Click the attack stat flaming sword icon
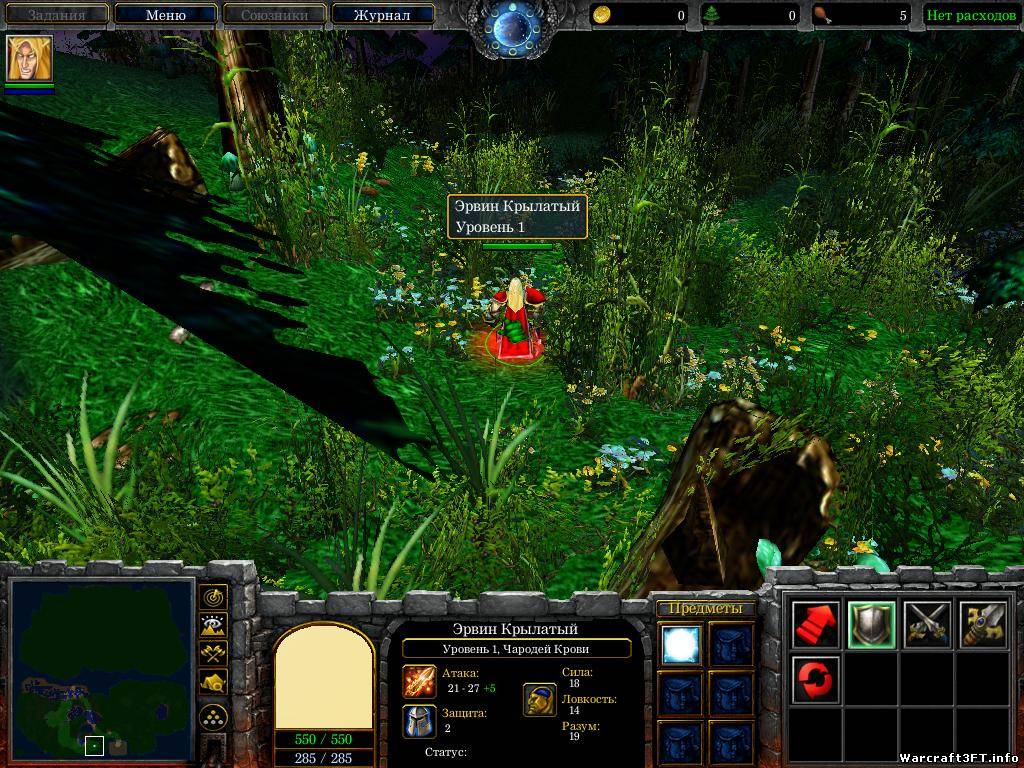This screenshot has width=1024, height=768. (419, 681)
